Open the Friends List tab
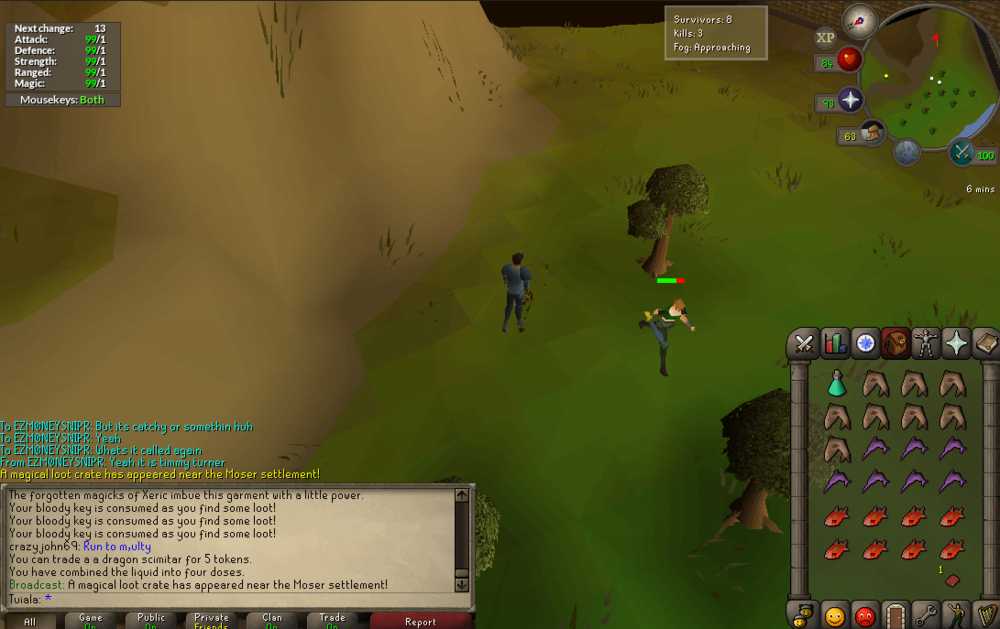The height and width of the screenshot is (629, 1000). click(834, 613)
